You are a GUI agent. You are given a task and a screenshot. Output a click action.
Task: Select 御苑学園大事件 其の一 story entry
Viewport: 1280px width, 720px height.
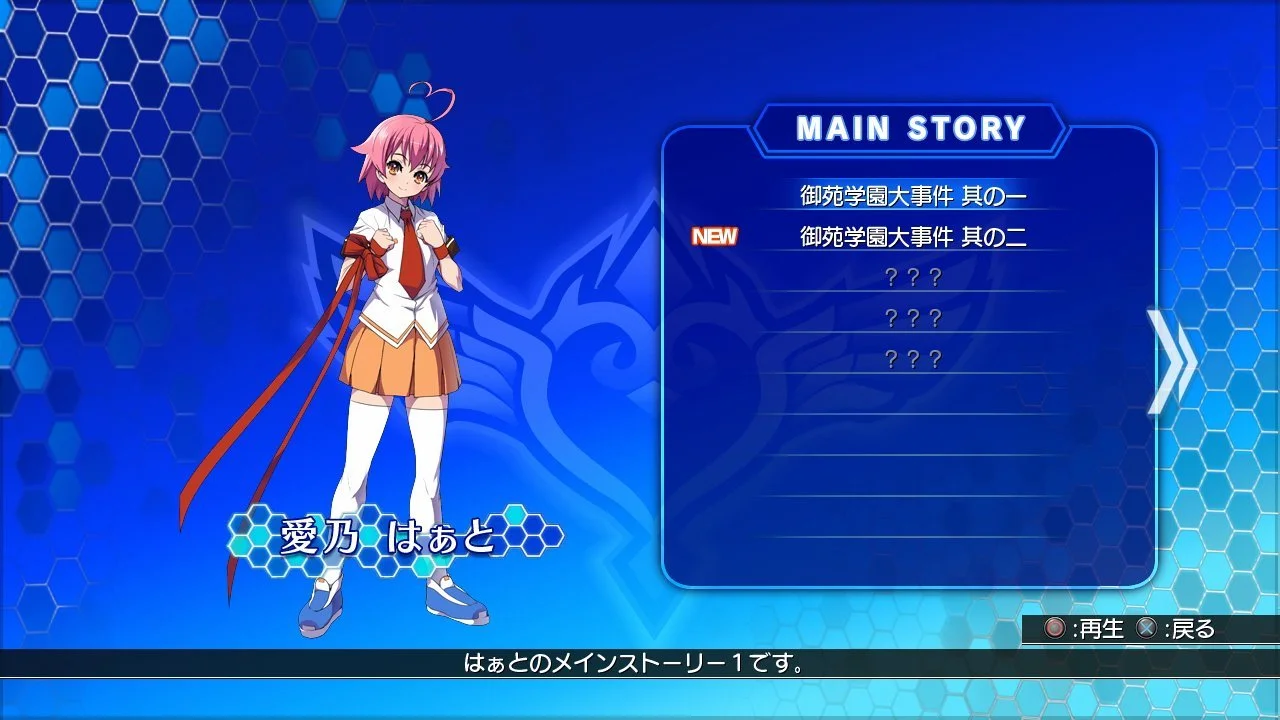(x=910, y=198)
